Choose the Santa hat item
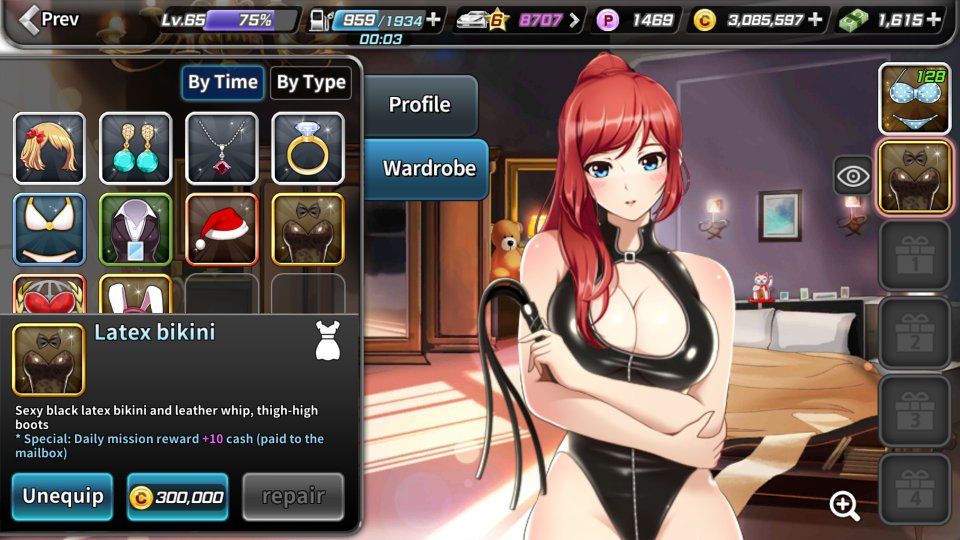The width and height of the screenshot is (960, 540). [222, 229]
